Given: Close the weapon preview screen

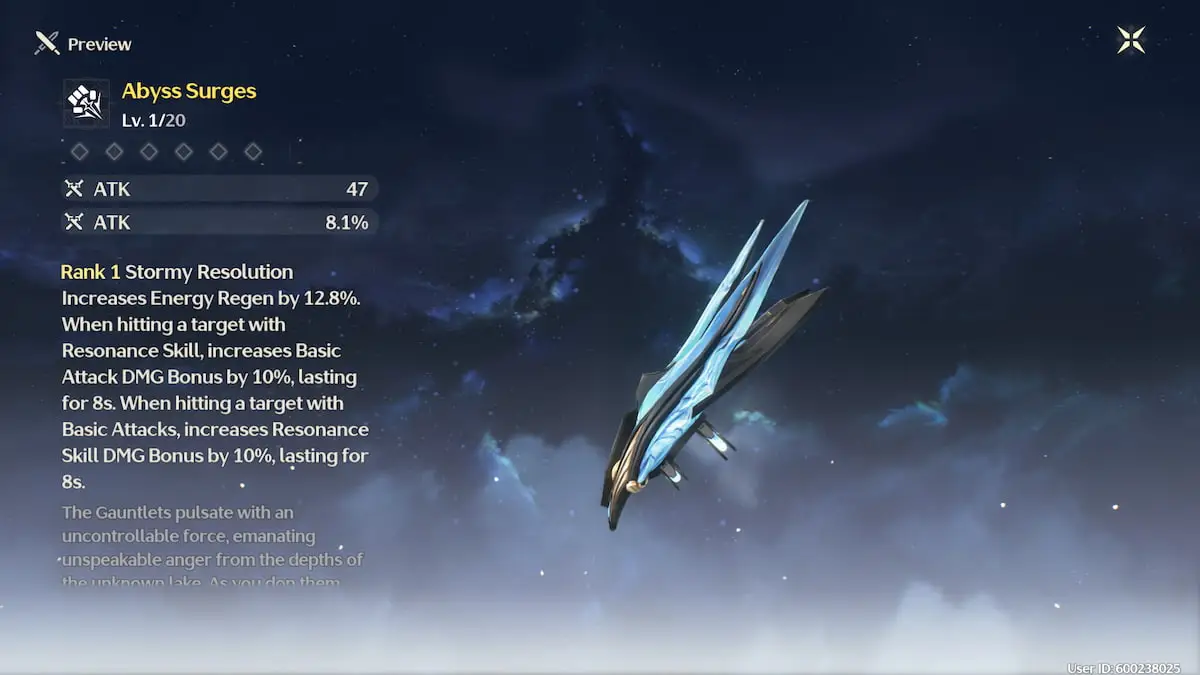Looking at the screenshot, I should point(1131,40).
